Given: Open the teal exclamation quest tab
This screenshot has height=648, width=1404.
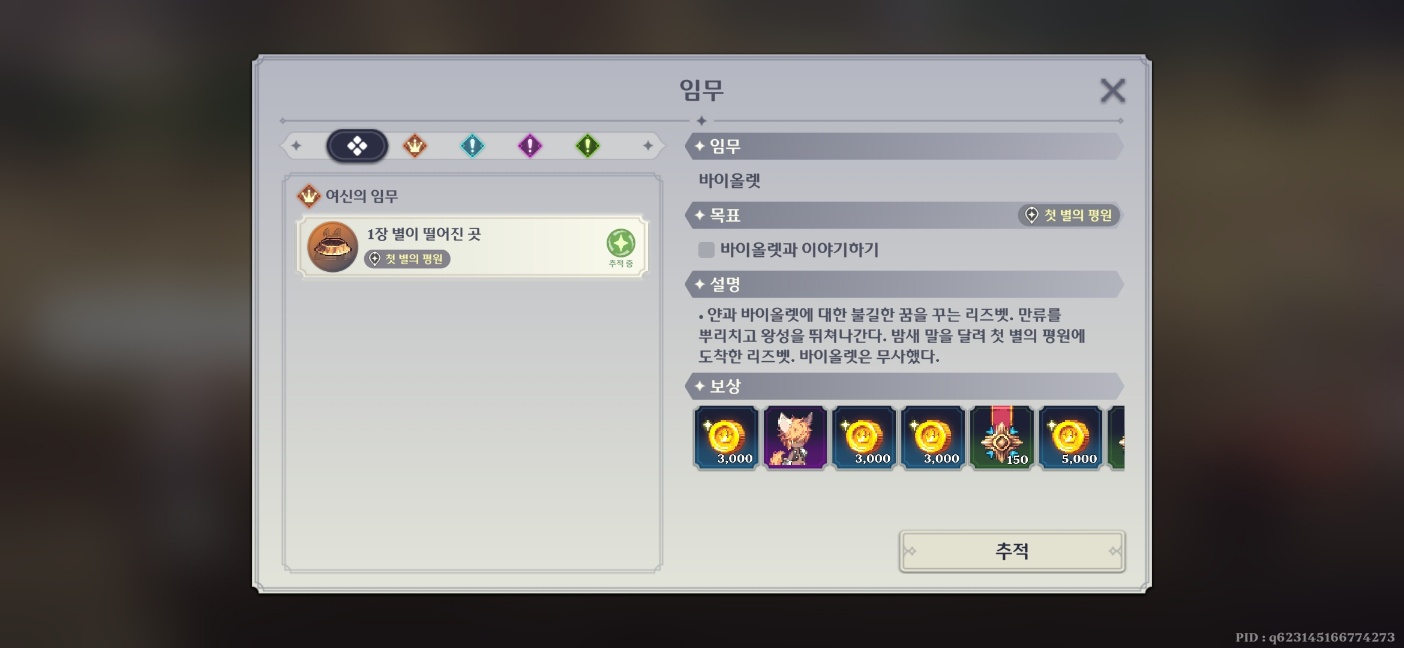Looking at the screenshot, I should (x=472, y=147).
